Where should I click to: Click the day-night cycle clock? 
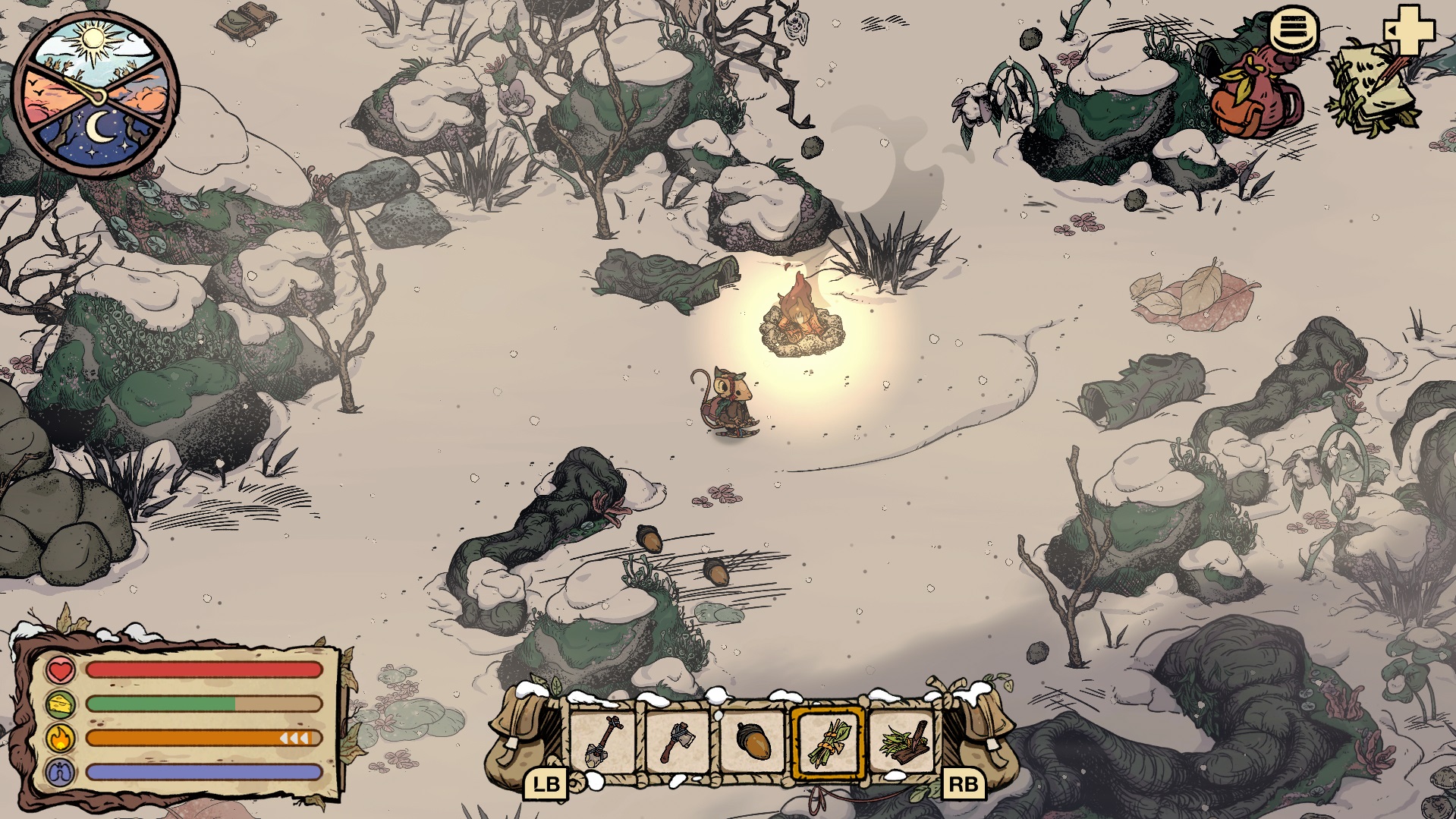pyautogui.click(x=96, y=95)
